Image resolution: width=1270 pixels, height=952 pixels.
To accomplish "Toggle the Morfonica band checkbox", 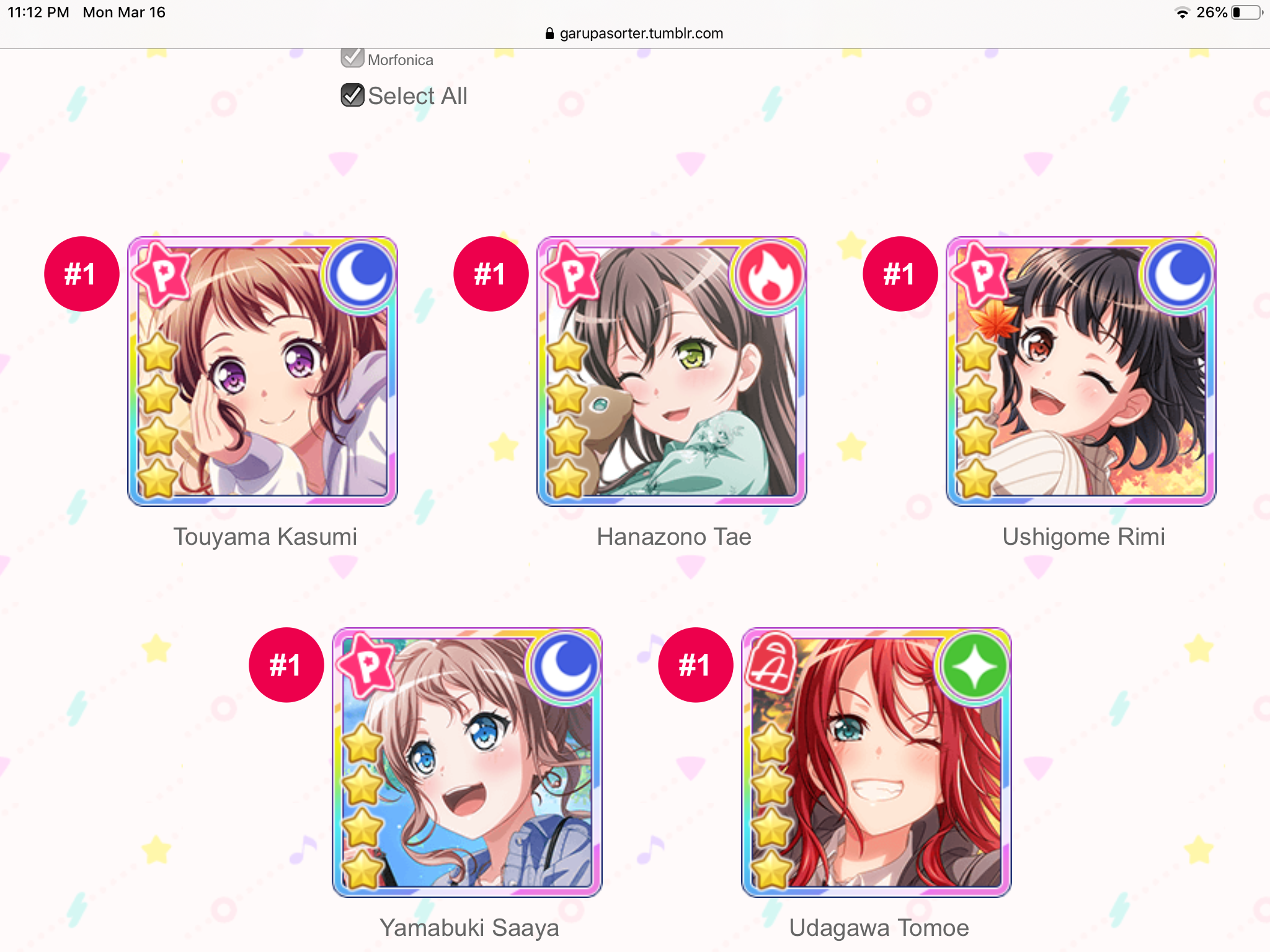I will (352, 58).
